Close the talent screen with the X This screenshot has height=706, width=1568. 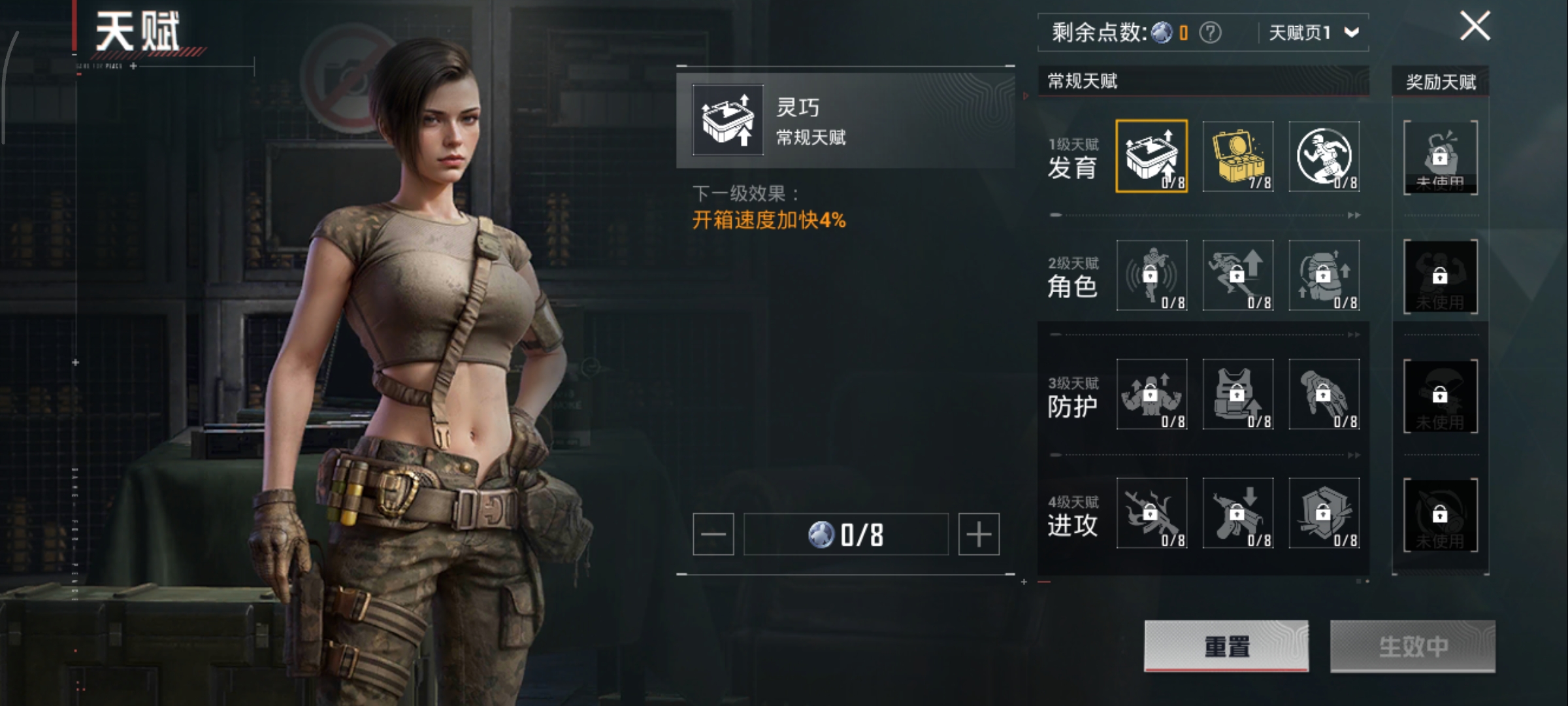click(x=1475, y=27)
